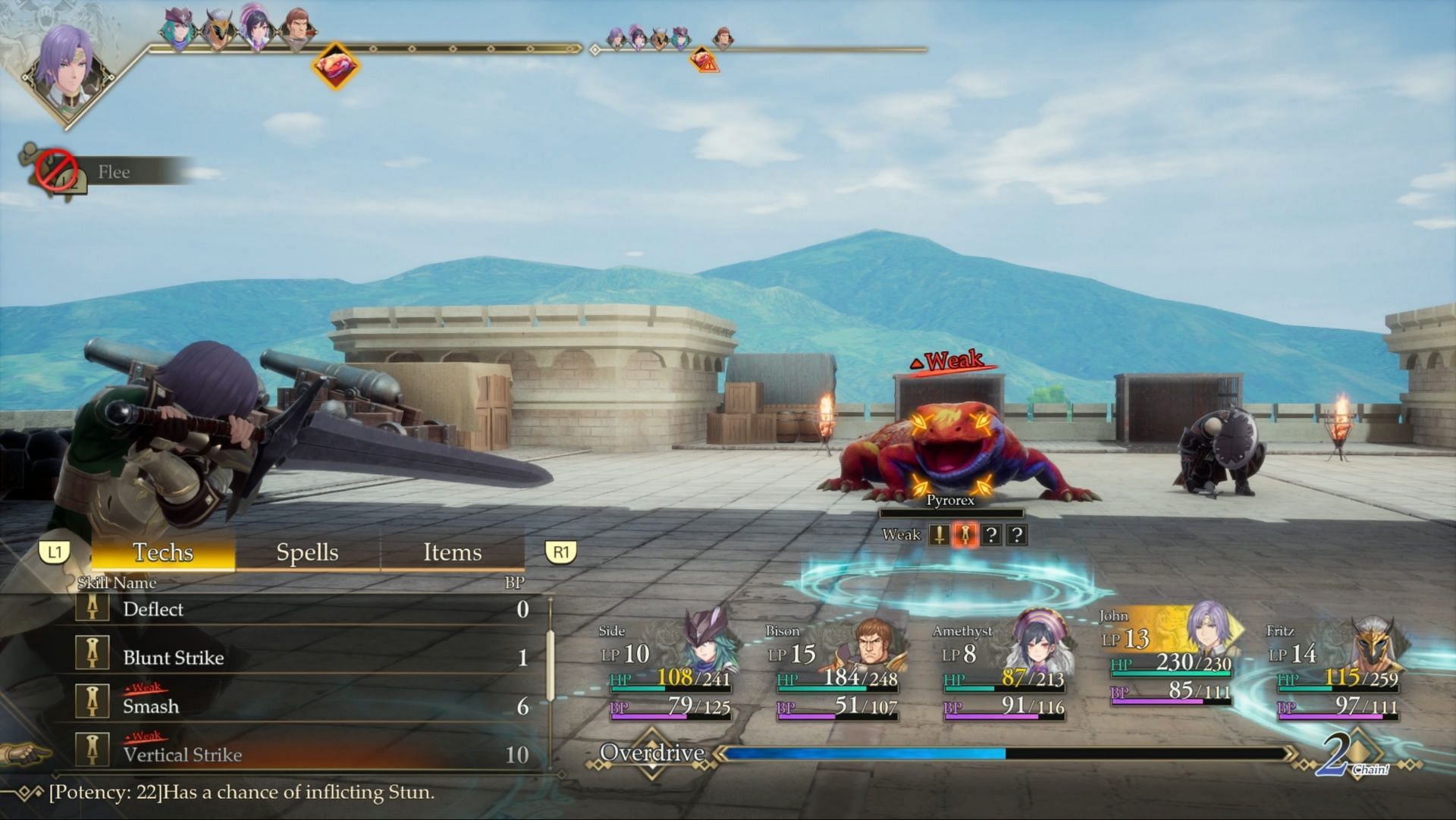
Task: Select the Pyrorex turn marker on timeline
Action: (335, 65)
